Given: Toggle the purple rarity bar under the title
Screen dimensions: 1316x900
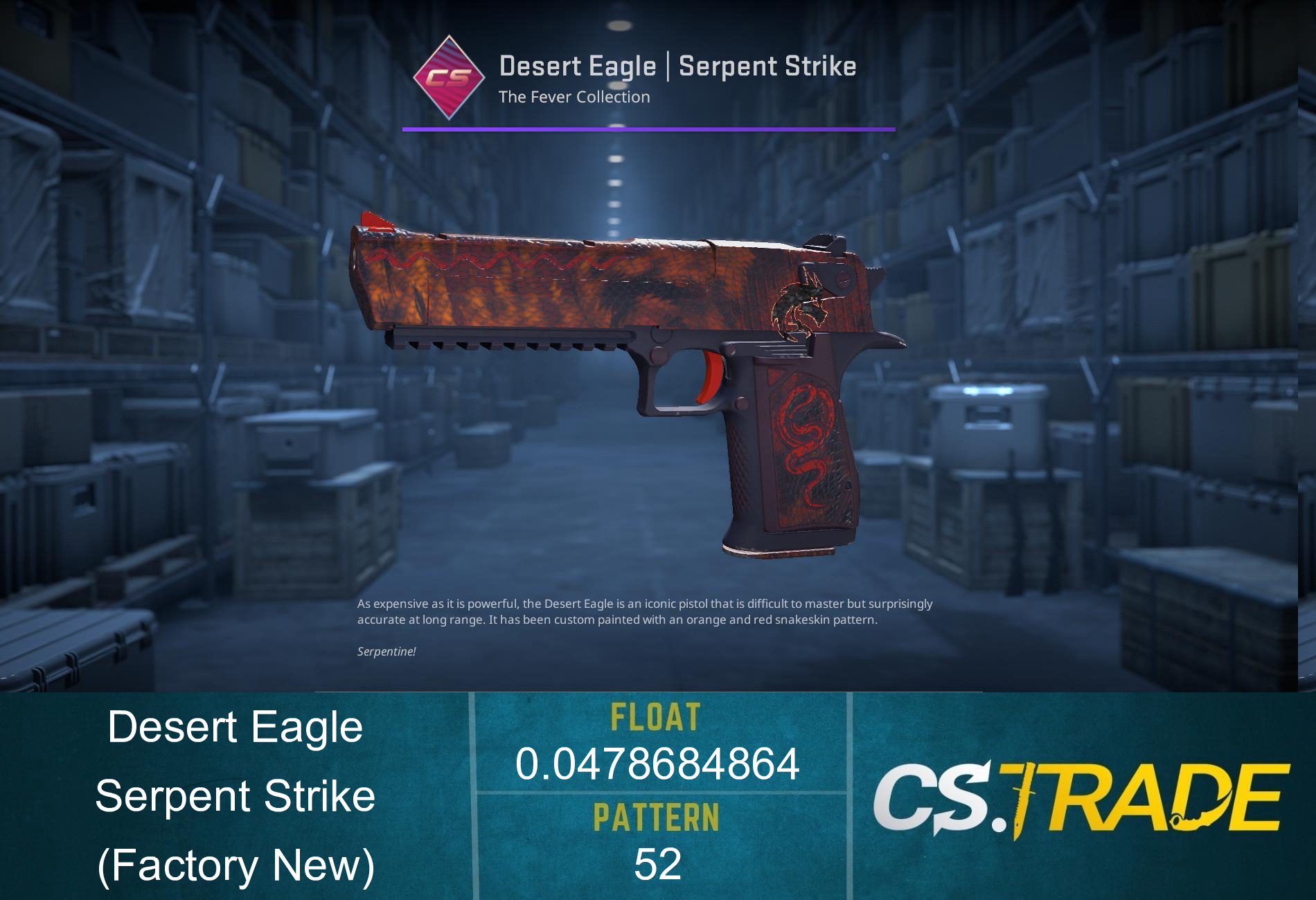Looking at the screenshot, I should 648,127.
